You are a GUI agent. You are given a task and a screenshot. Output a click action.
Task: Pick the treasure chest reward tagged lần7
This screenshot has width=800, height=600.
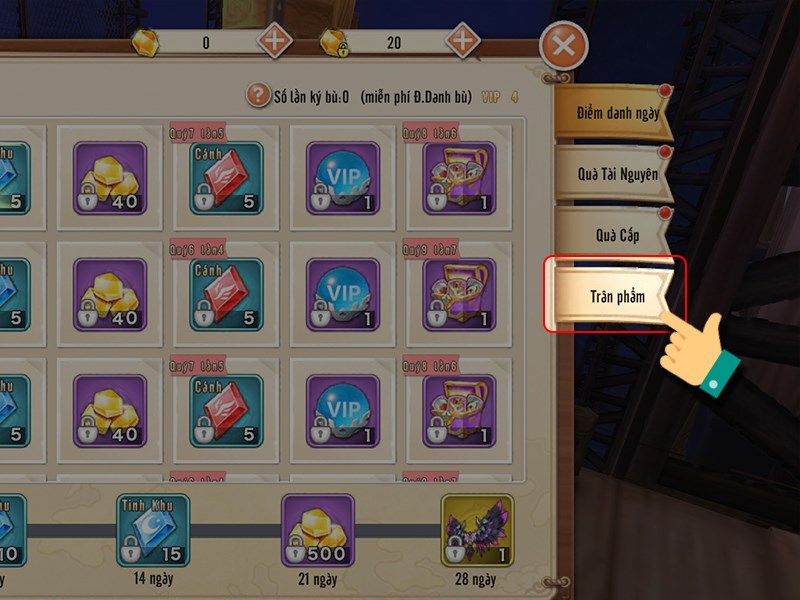459,295
